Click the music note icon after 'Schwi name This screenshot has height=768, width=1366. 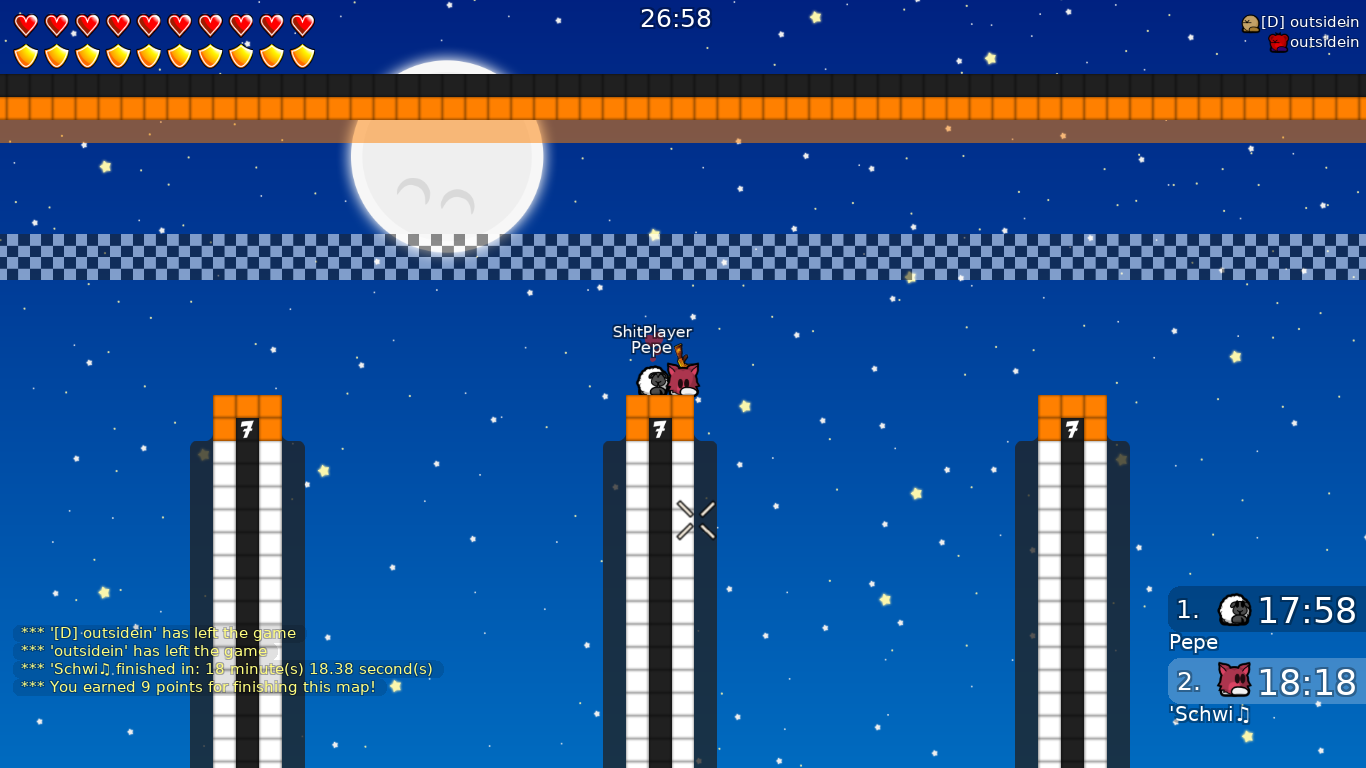[1240, 715]
